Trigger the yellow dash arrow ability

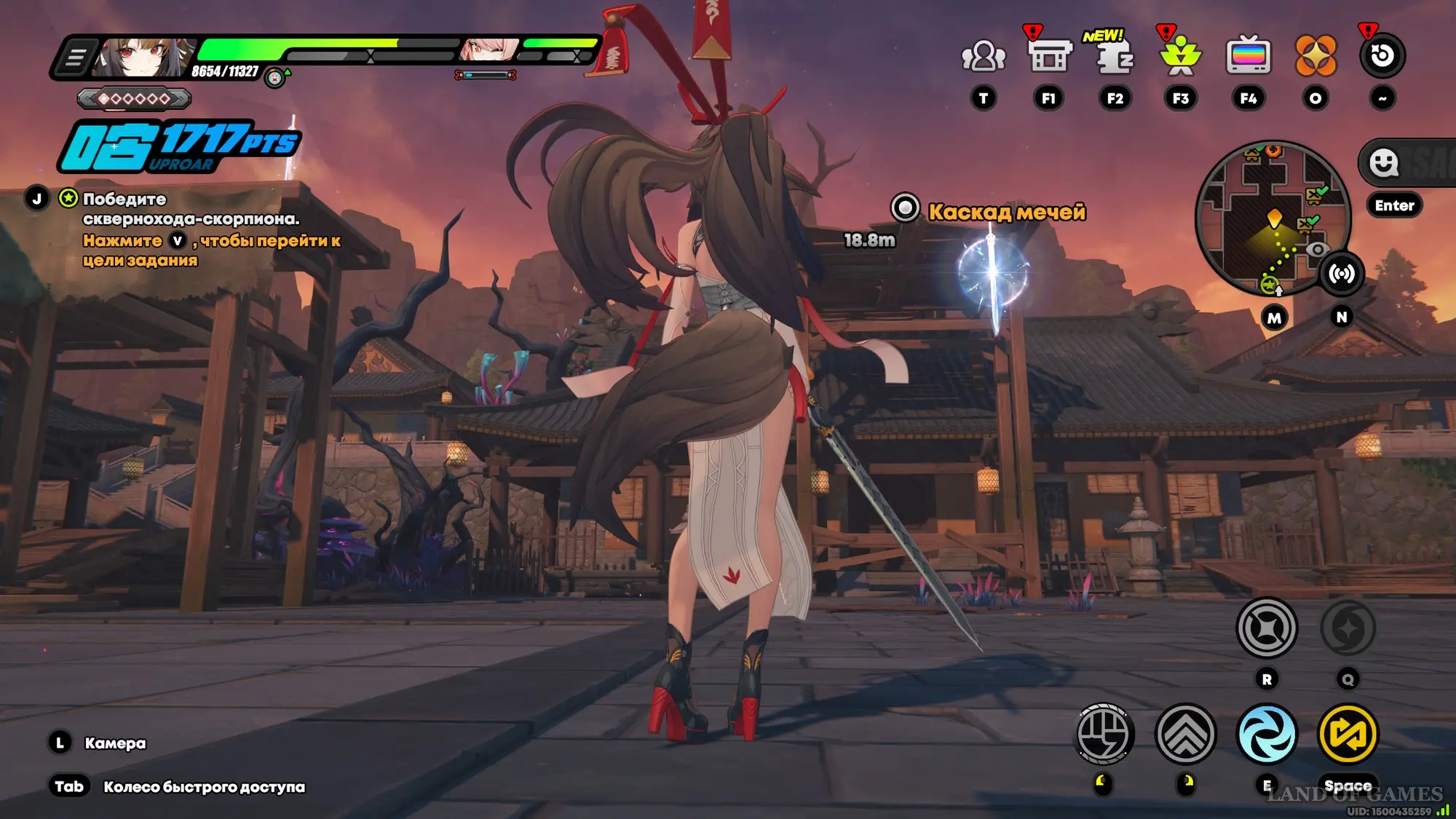pos(1348,735)
